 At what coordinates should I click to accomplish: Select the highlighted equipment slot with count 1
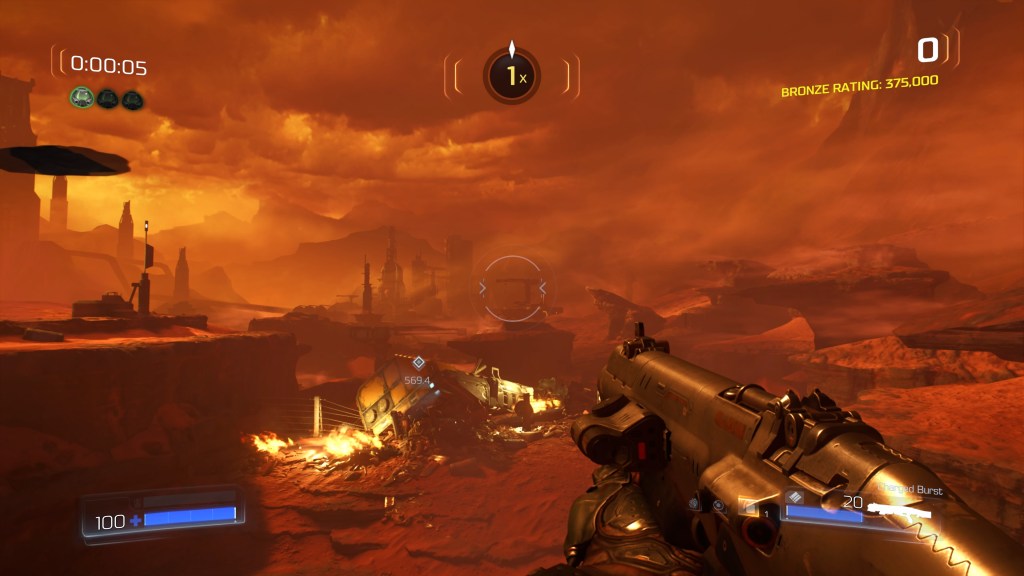coord(750,508)
